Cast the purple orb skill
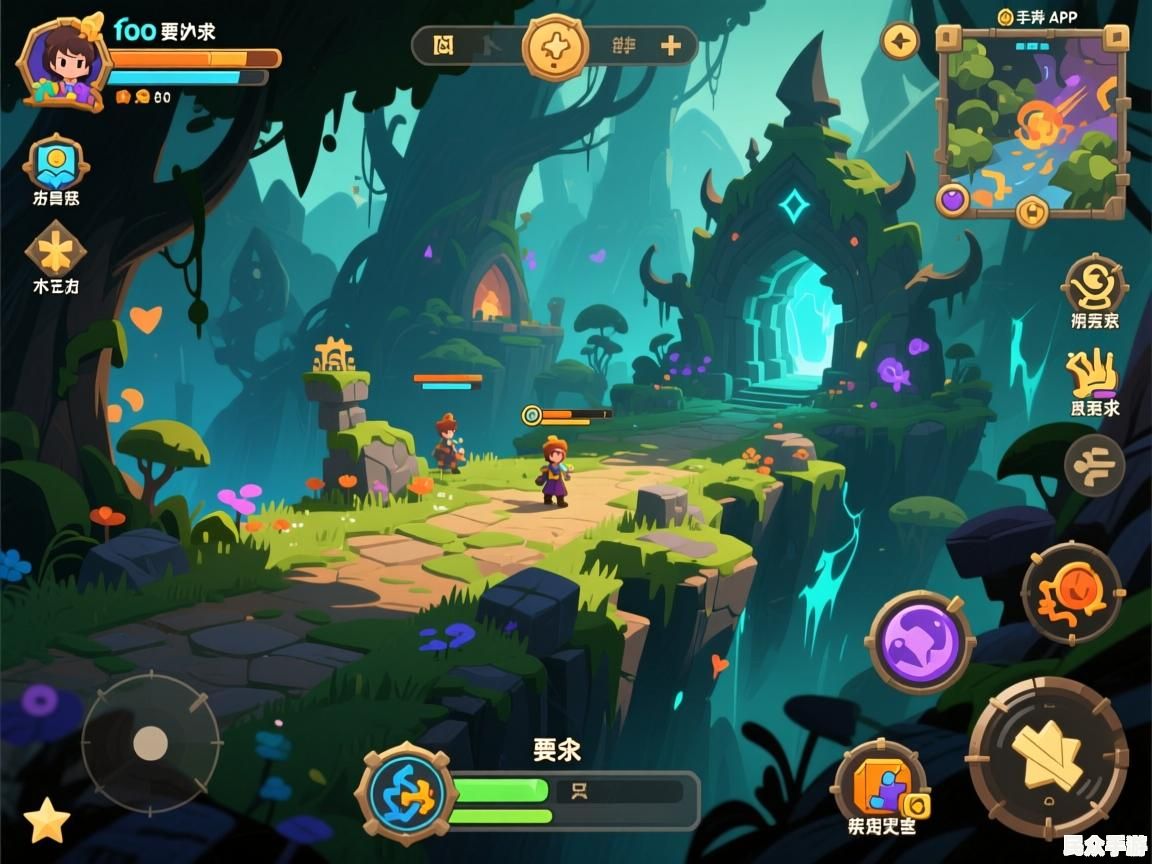Image resolution: width=1152 pixels, height=864 pixels. [x=919, y=641]
